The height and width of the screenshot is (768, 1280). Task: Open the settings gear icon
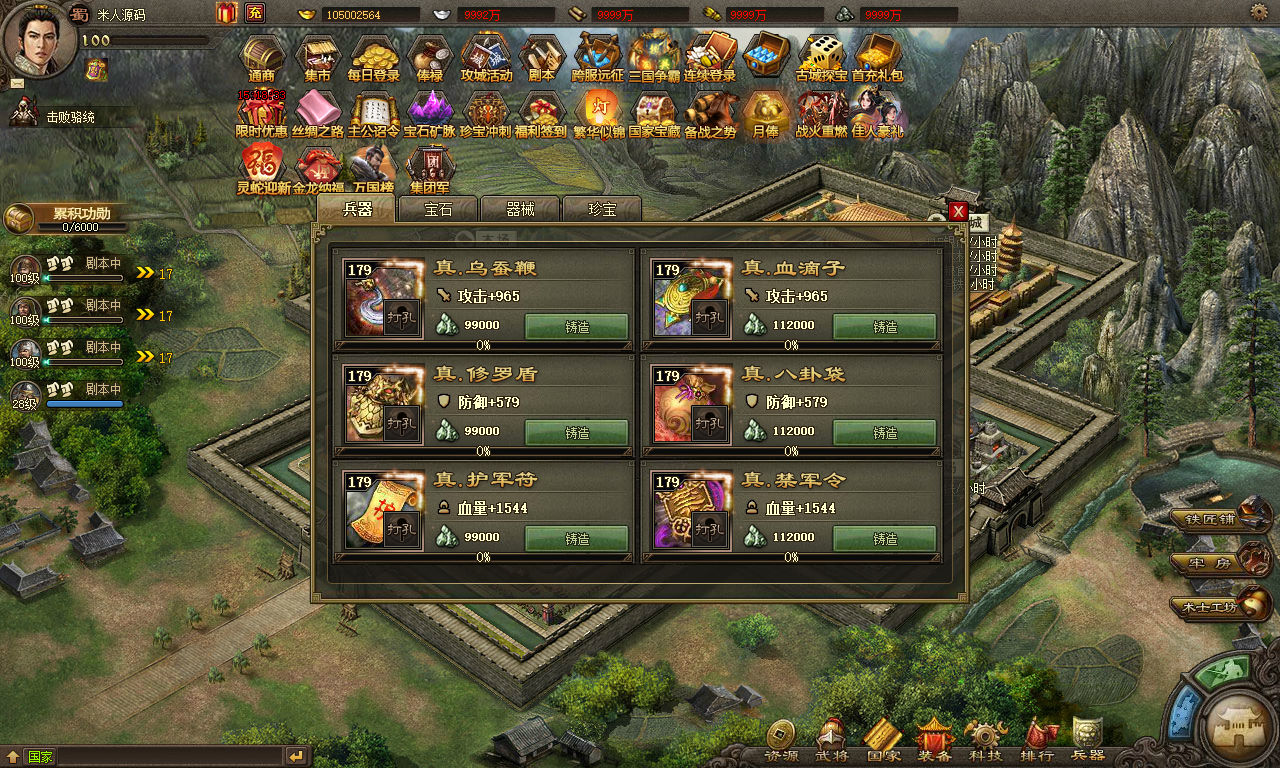pyautogui.click(x=1259, y=12)
